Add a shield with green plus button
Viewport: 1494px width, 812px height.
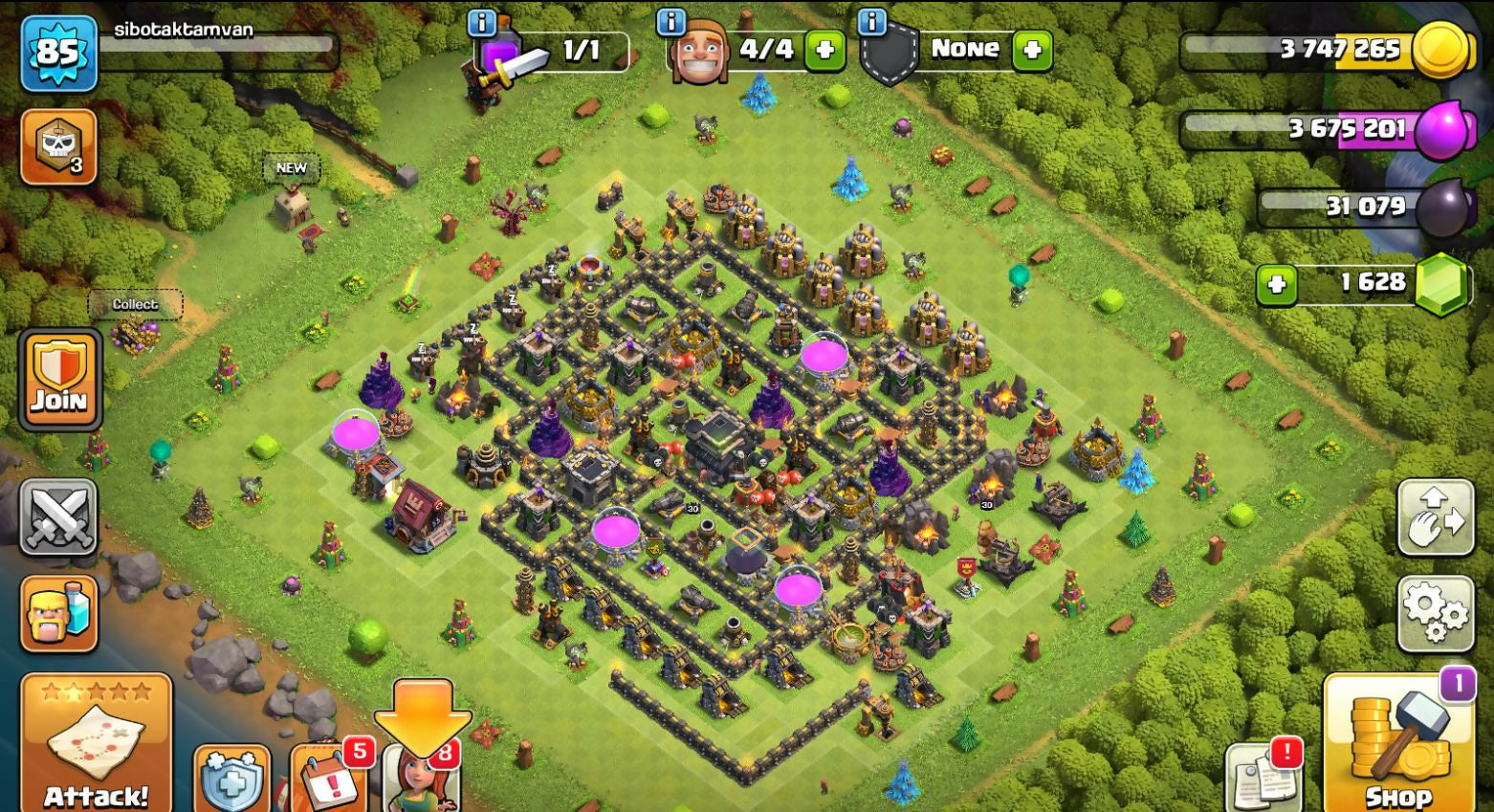click(1032, 50)
